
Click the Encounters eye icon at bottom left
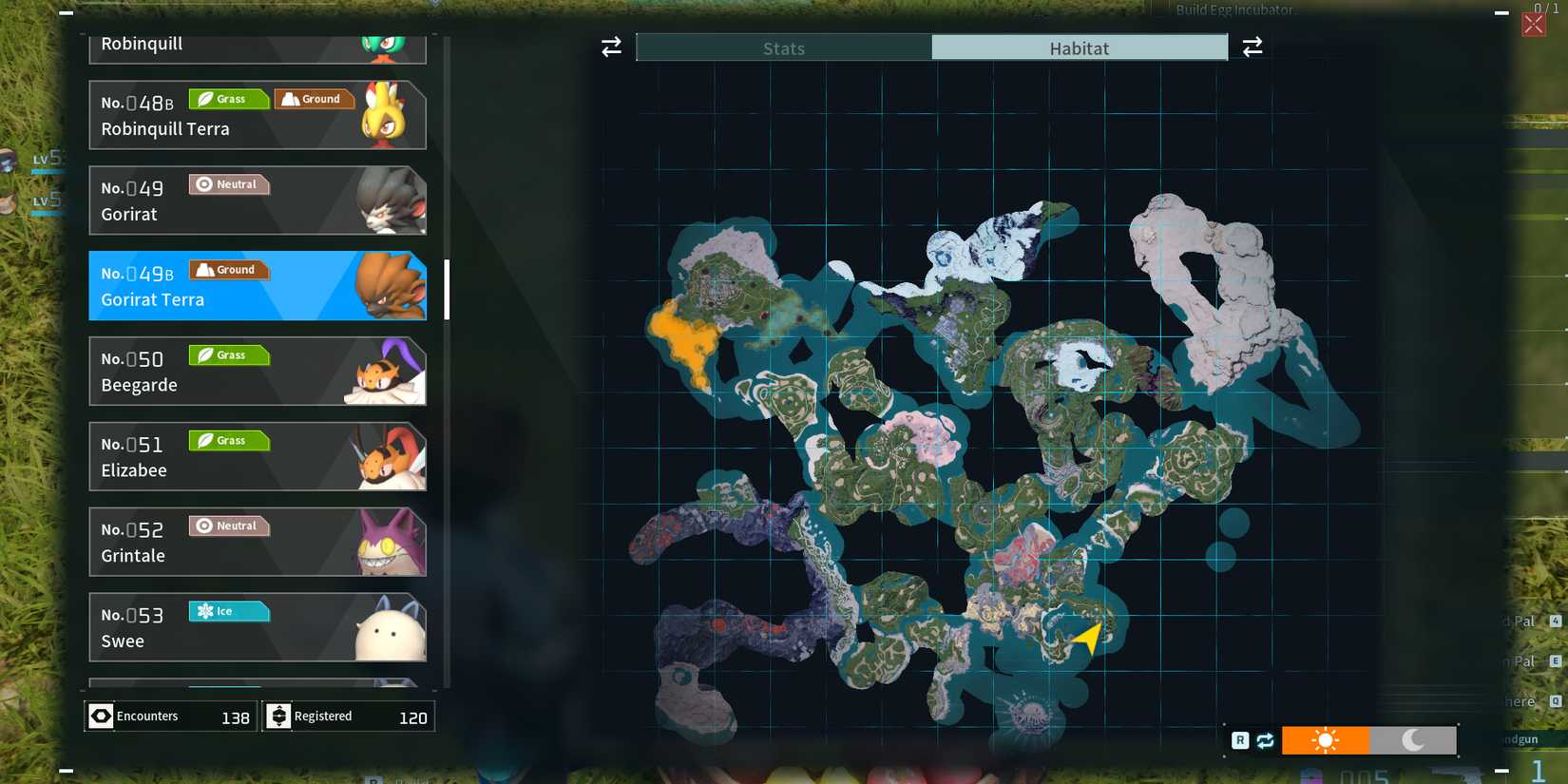[x=101, y=716]
